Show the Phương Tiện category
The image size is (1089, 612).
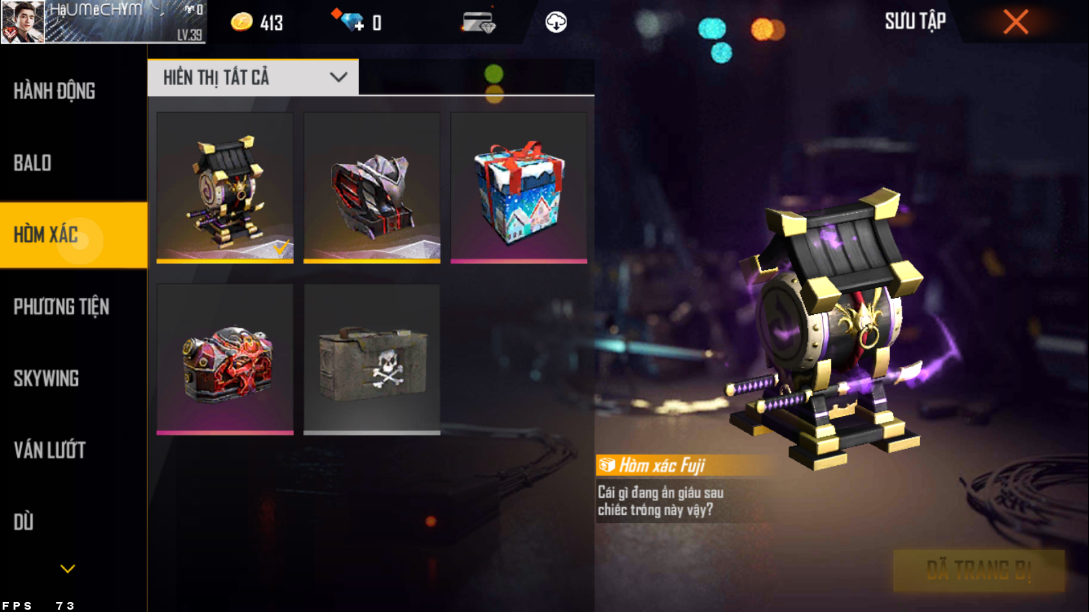61,307
